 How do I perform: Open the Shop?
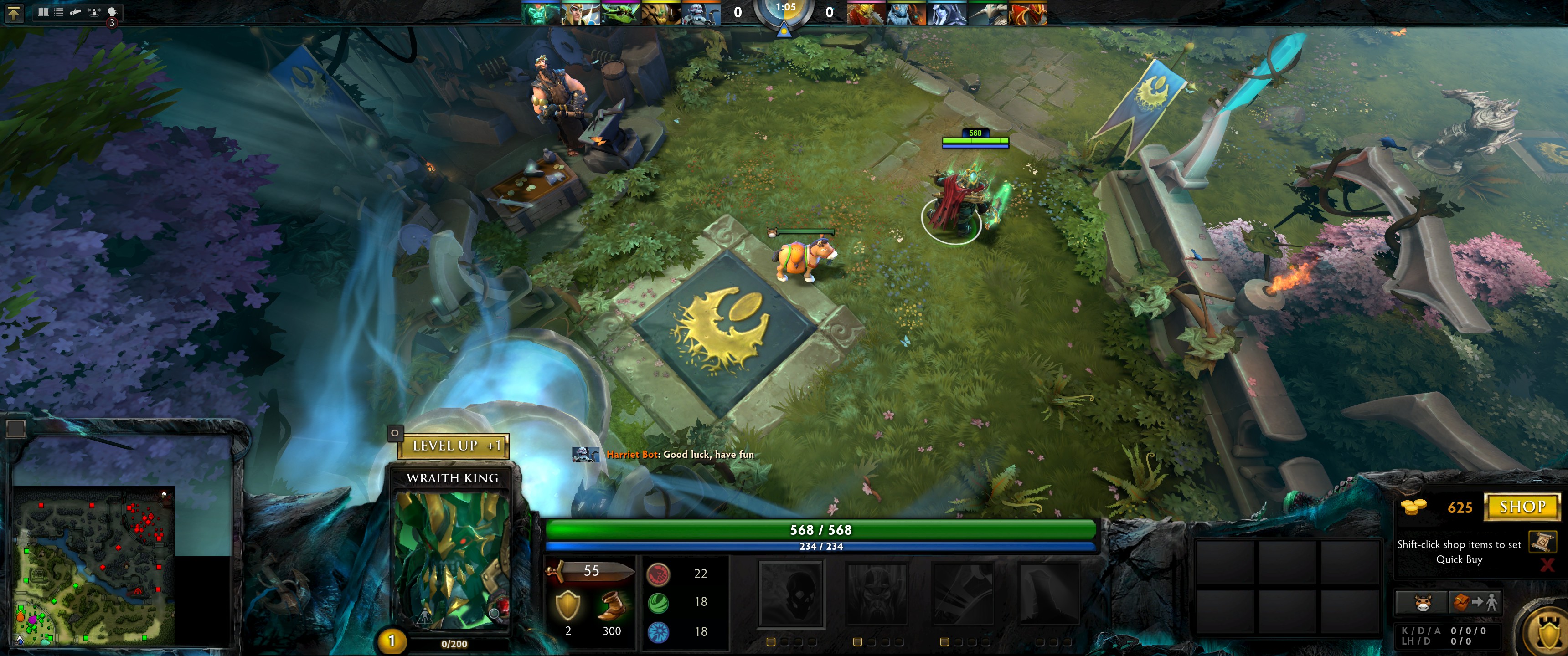pos(1522,507)
